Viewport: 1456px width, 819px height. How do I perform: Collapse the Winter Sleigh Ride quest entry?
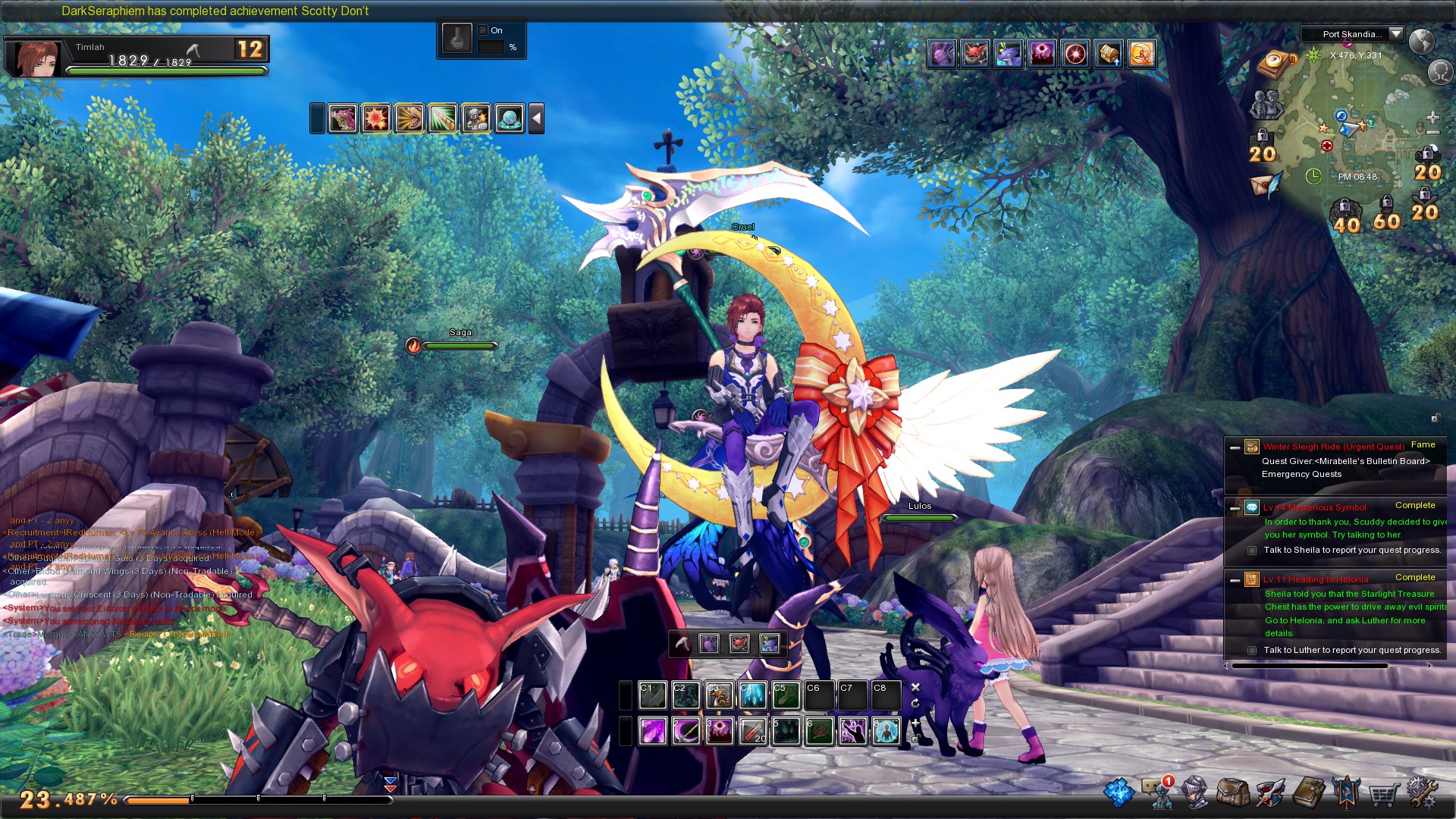(1235, 448)
